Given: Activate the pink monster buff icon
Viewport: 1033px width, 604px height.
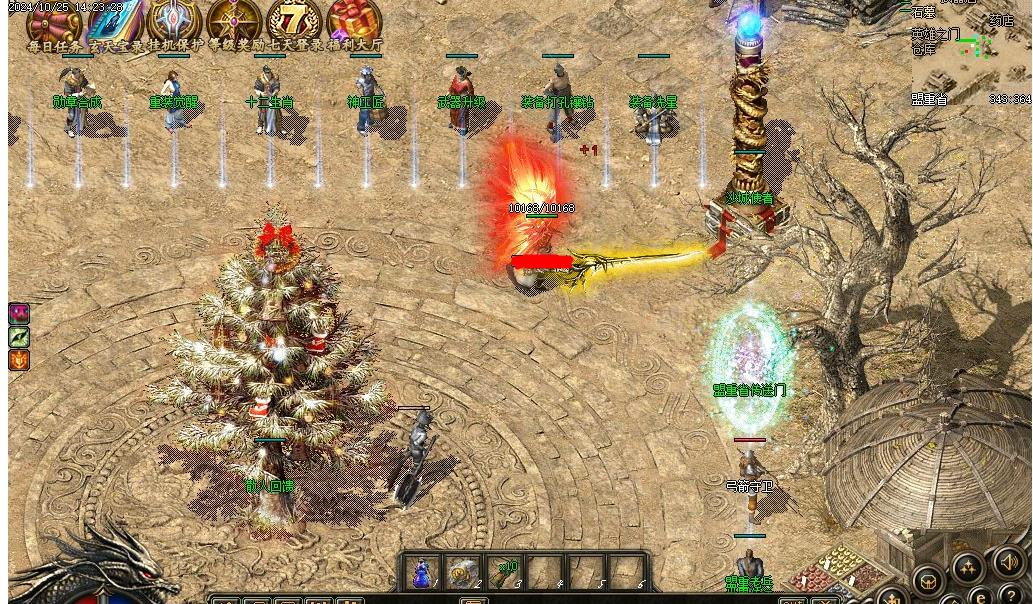Looking at the screenshot, I should (x=19, y=314).
